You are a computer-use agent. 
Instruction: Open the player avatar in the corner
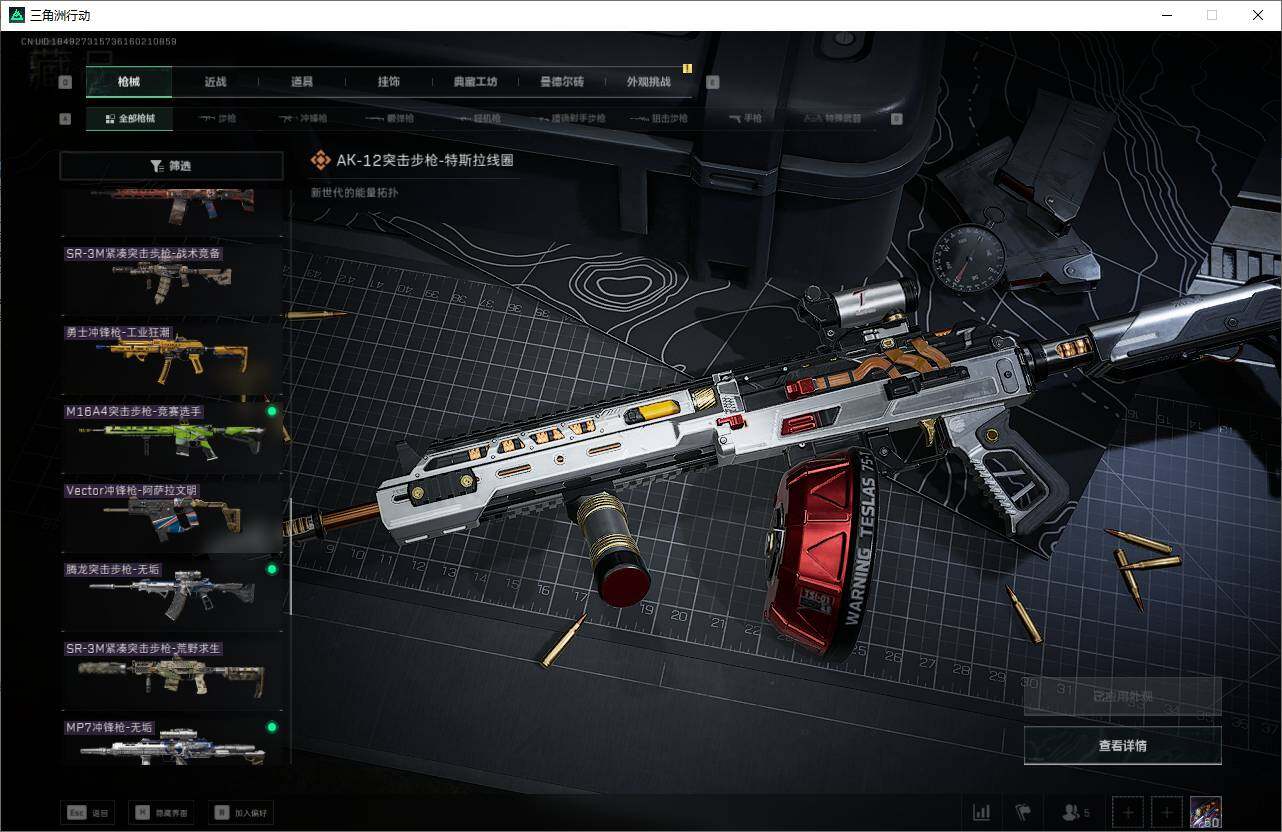pos(1205,812)
